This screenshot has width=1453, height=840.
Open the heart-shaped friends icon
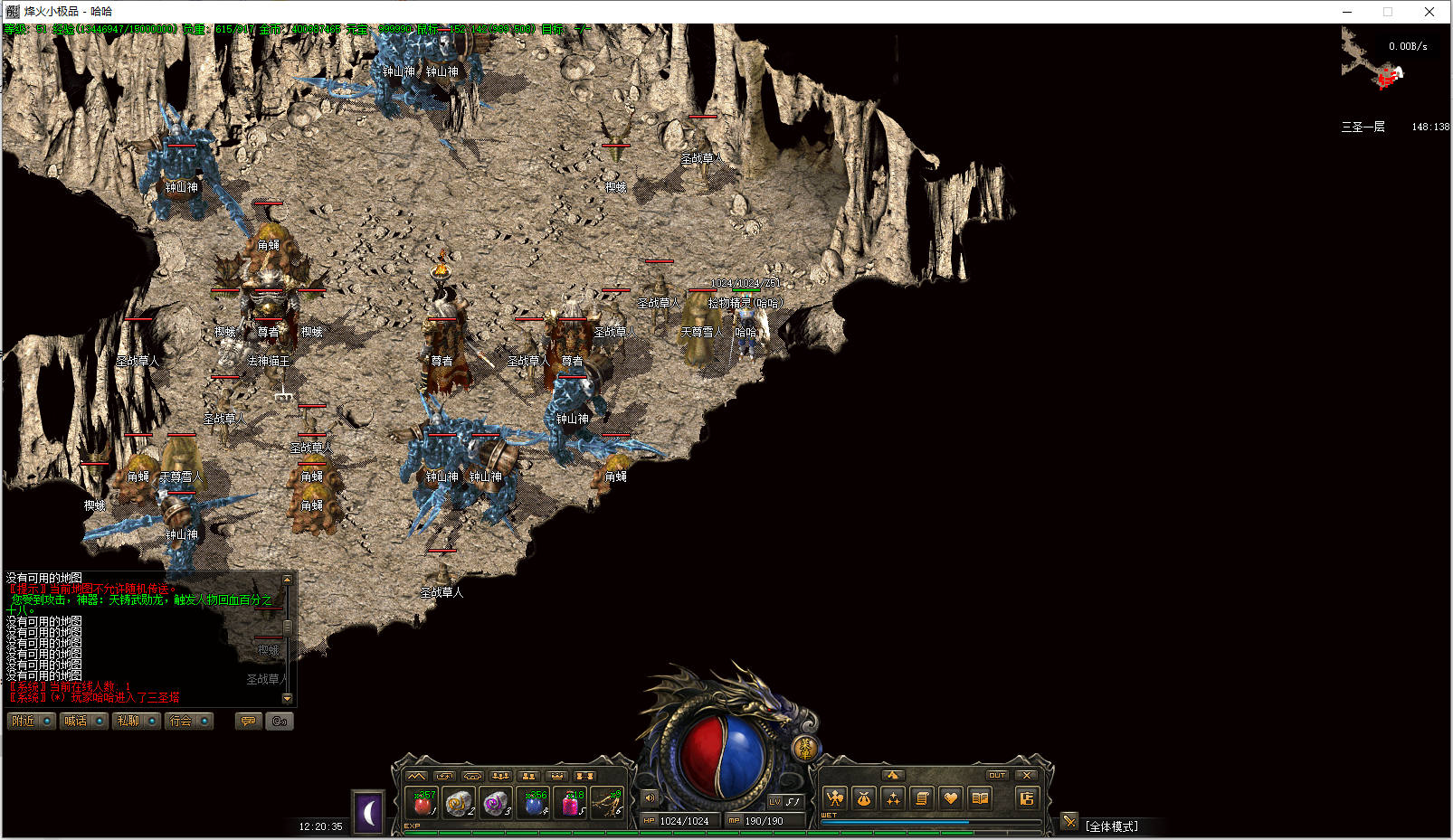click(x=950, y=798)
